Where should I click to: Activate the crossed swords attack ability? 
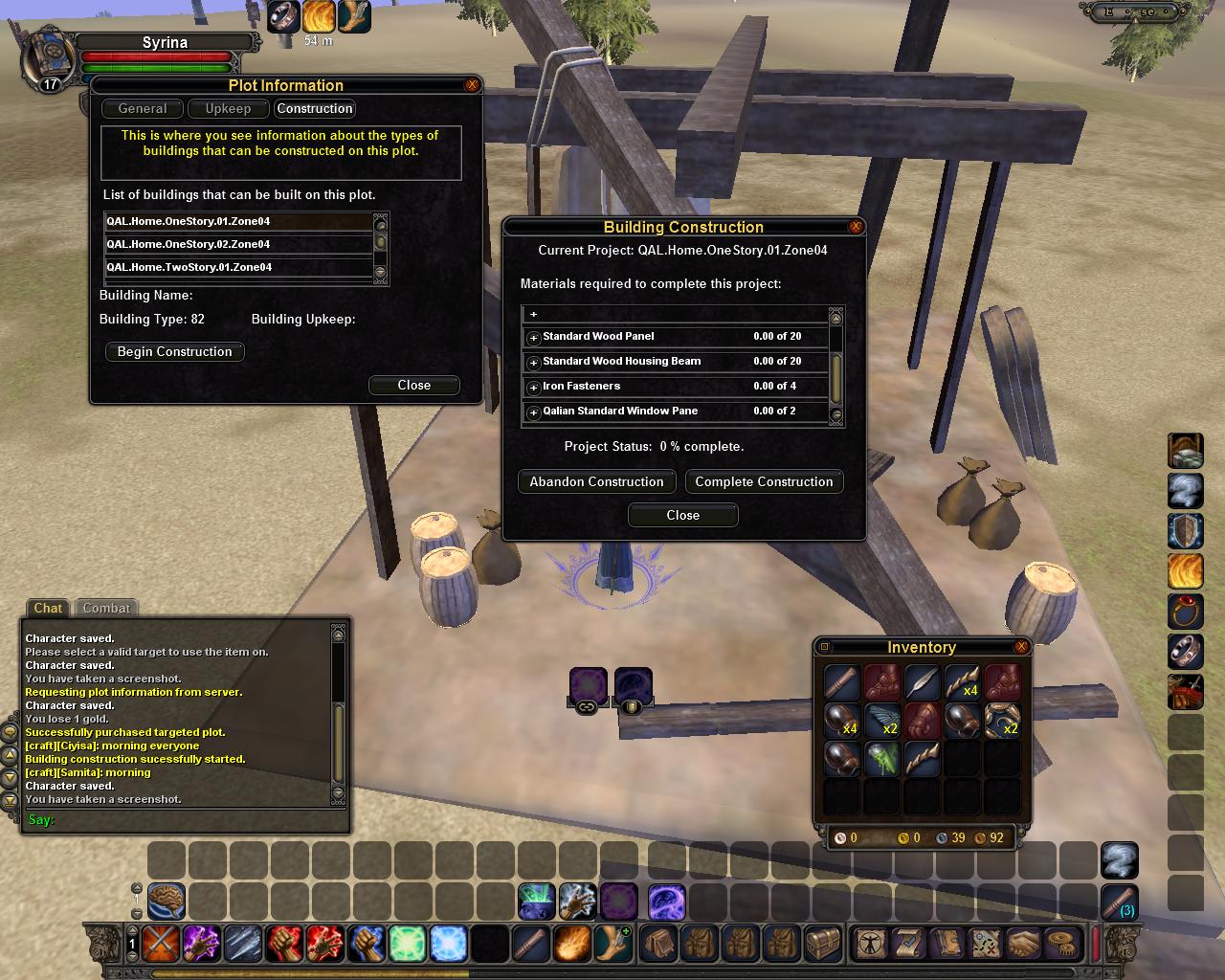162,945
